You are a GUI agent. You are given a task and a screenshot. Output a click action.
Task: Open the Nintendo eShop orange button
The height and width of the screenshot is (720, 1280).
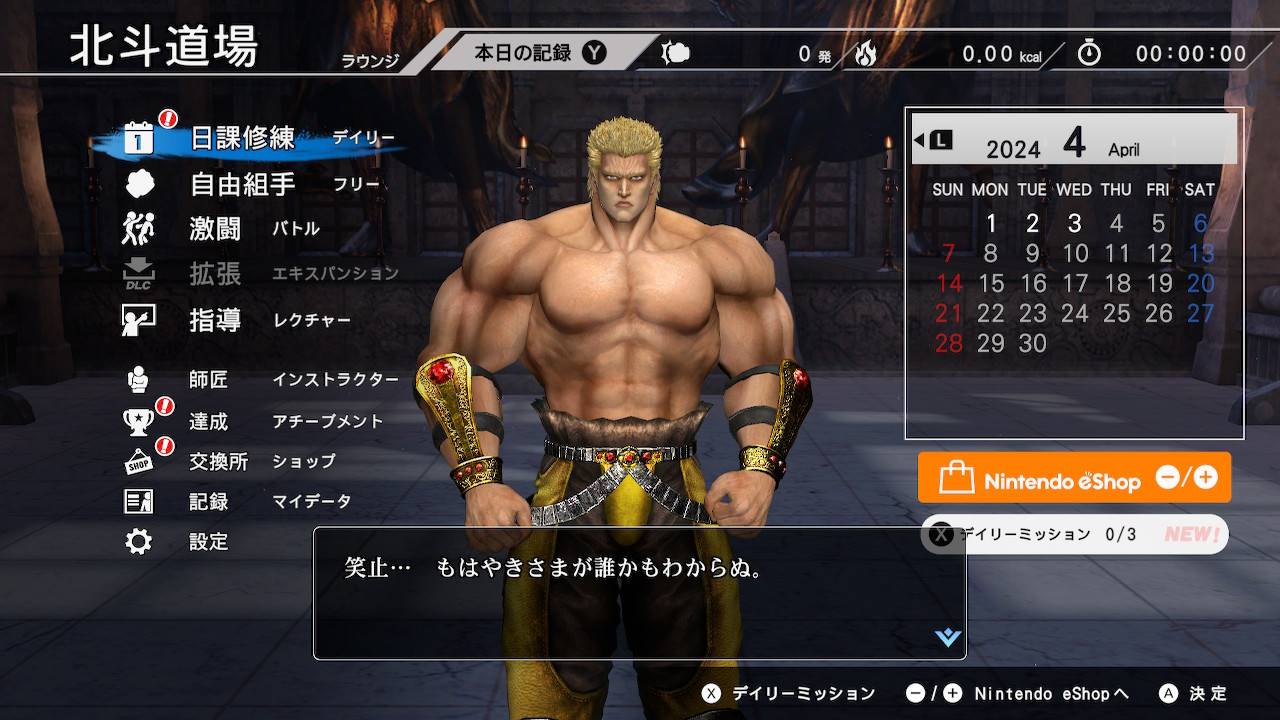[1074, 478]
